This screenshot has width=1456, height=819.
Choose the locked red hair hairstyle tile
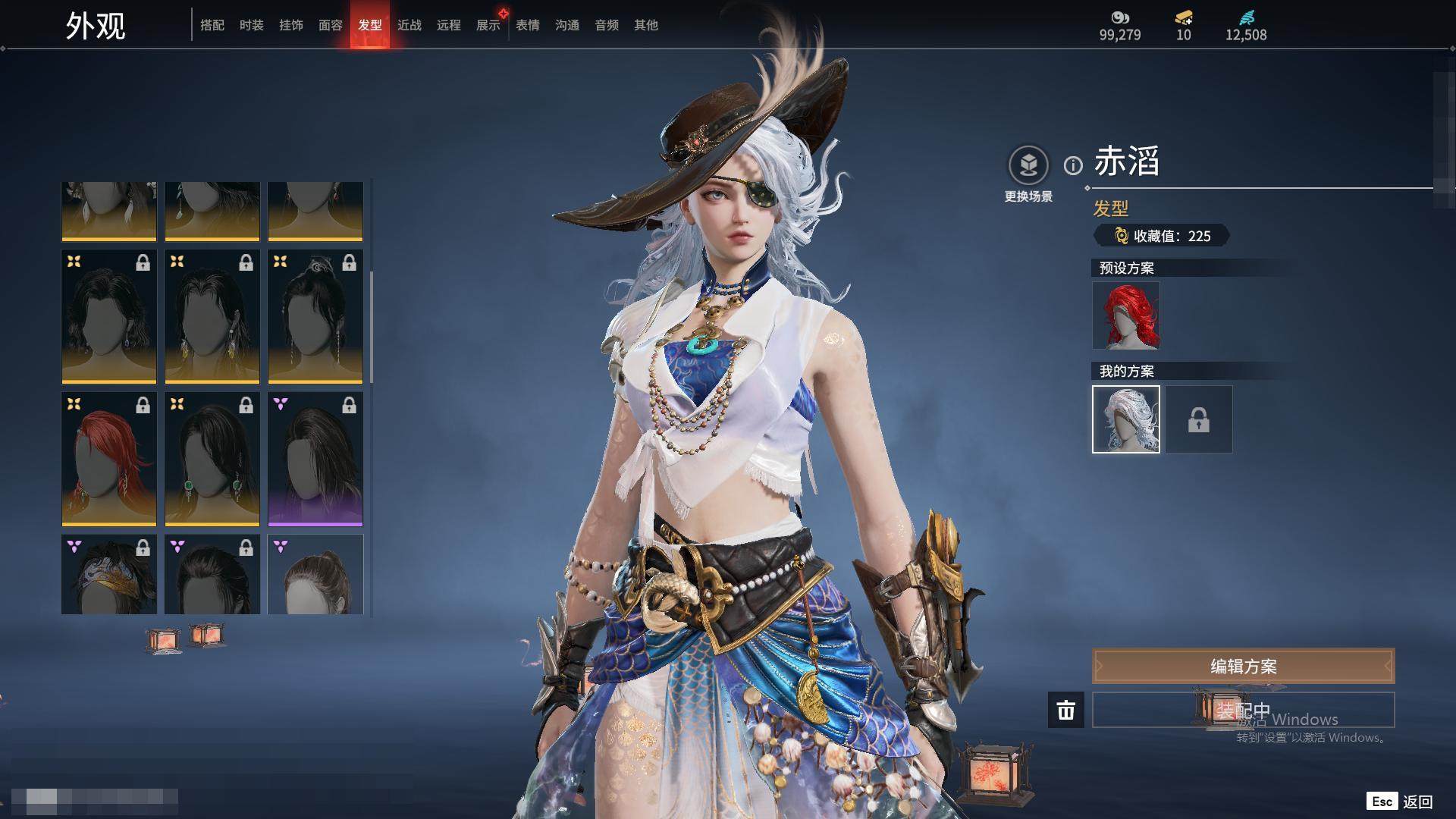point(109,459)
